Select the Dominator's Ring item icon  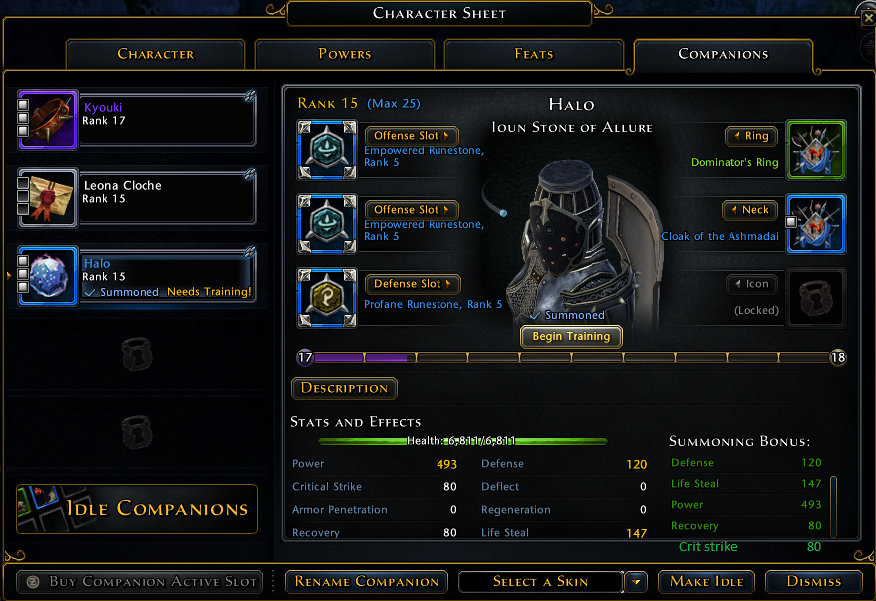[816, 149]
